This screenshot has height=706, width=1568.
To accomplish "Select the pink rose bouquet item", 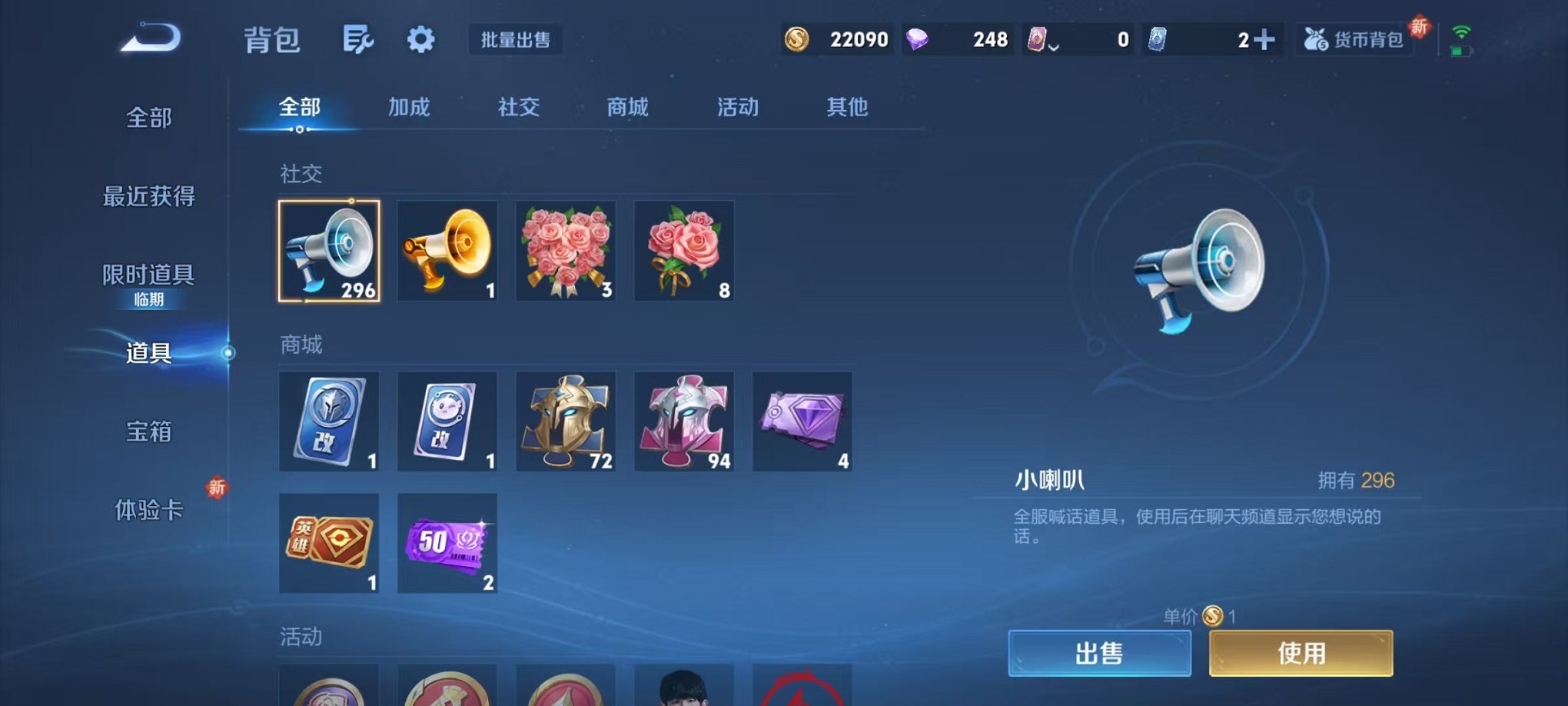I will (683, 251).
